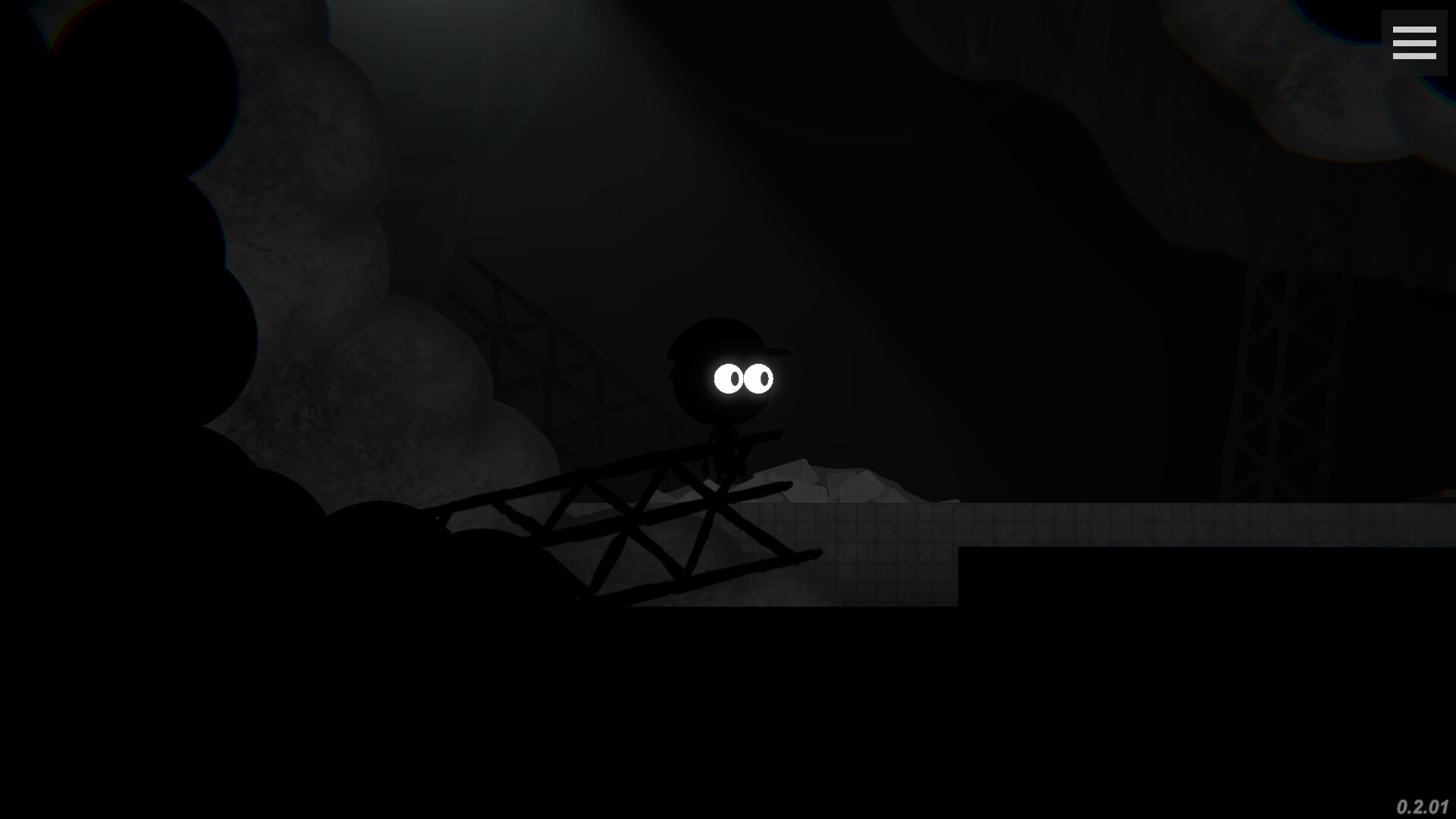Click the bottom bar of the menu icon
Image resolution: width=1456 pixels, height=819 pixels.
point(1415,57)
